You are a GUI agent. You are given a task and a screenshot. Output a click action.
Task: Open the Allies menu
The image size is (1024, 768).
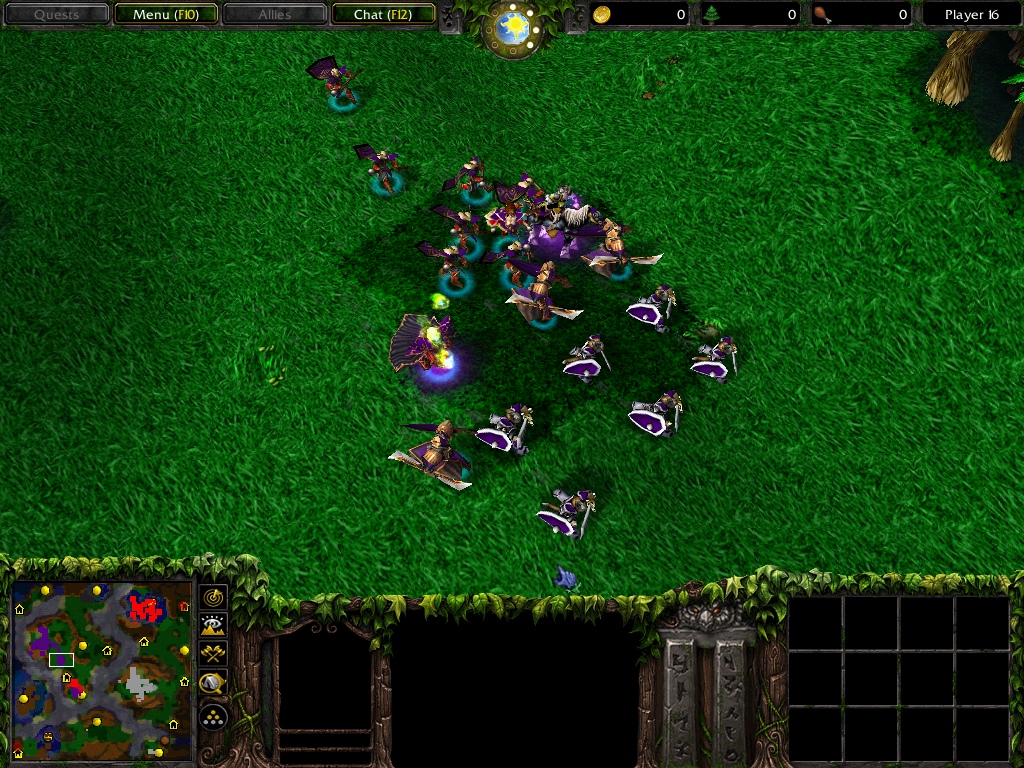coord(274,15)
